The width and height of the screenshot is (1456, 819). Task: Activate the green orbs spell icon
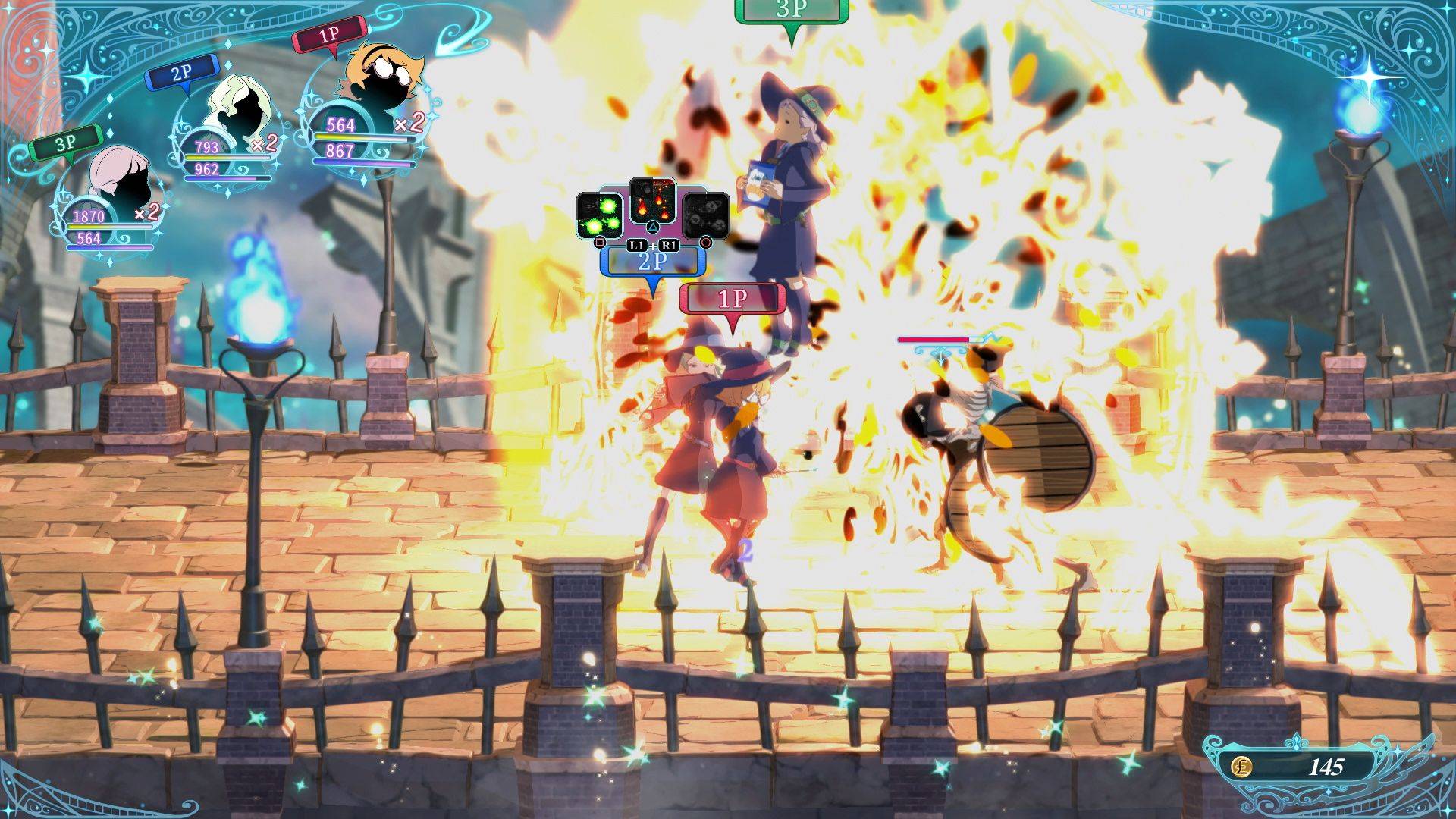tap(599, 215)
